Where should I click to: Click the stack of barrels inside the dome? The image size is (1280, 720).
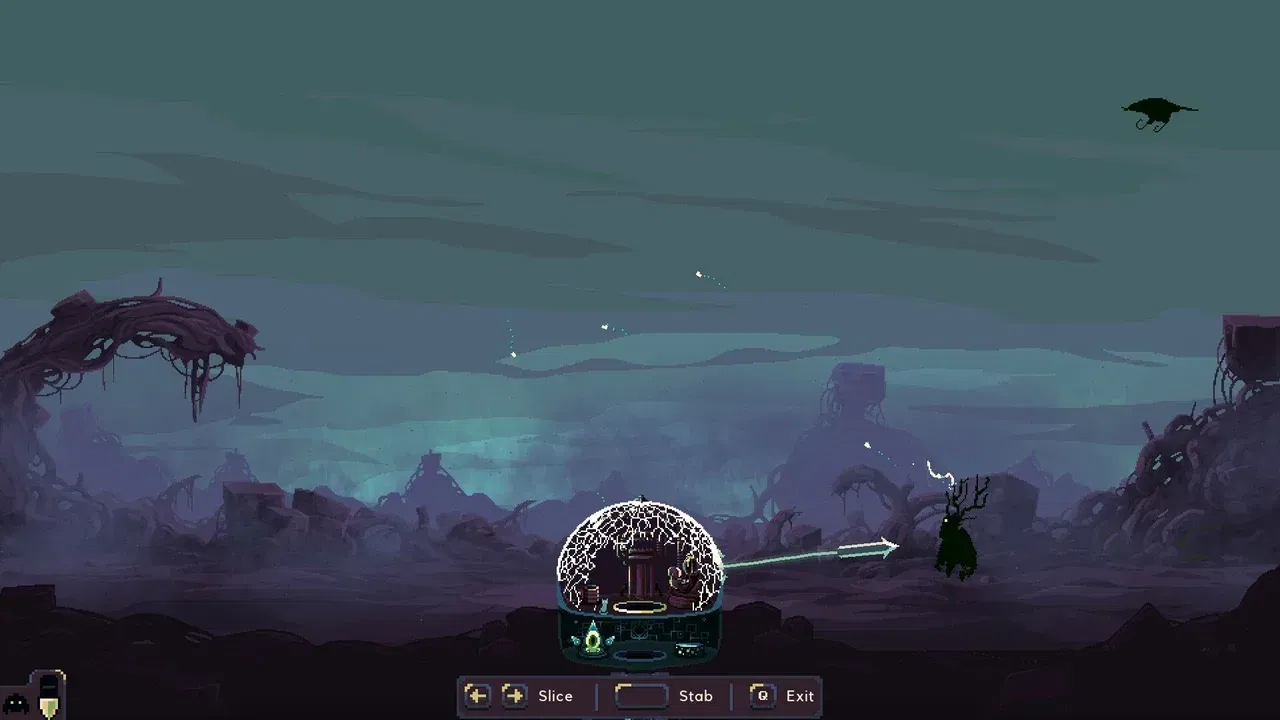(592, 595)
